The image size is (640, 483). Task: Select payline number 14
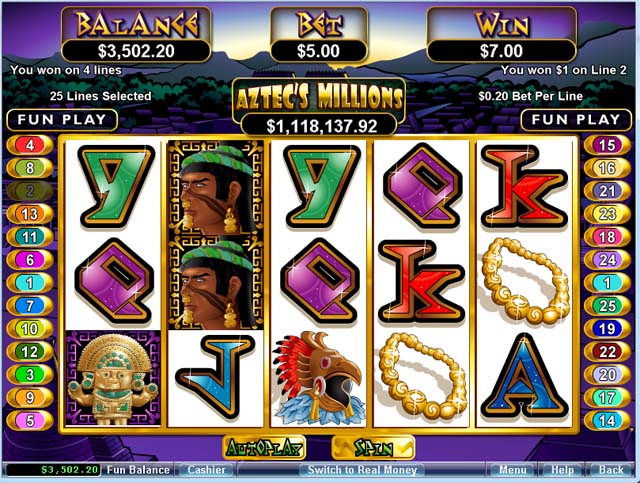(x=607, y=420)
